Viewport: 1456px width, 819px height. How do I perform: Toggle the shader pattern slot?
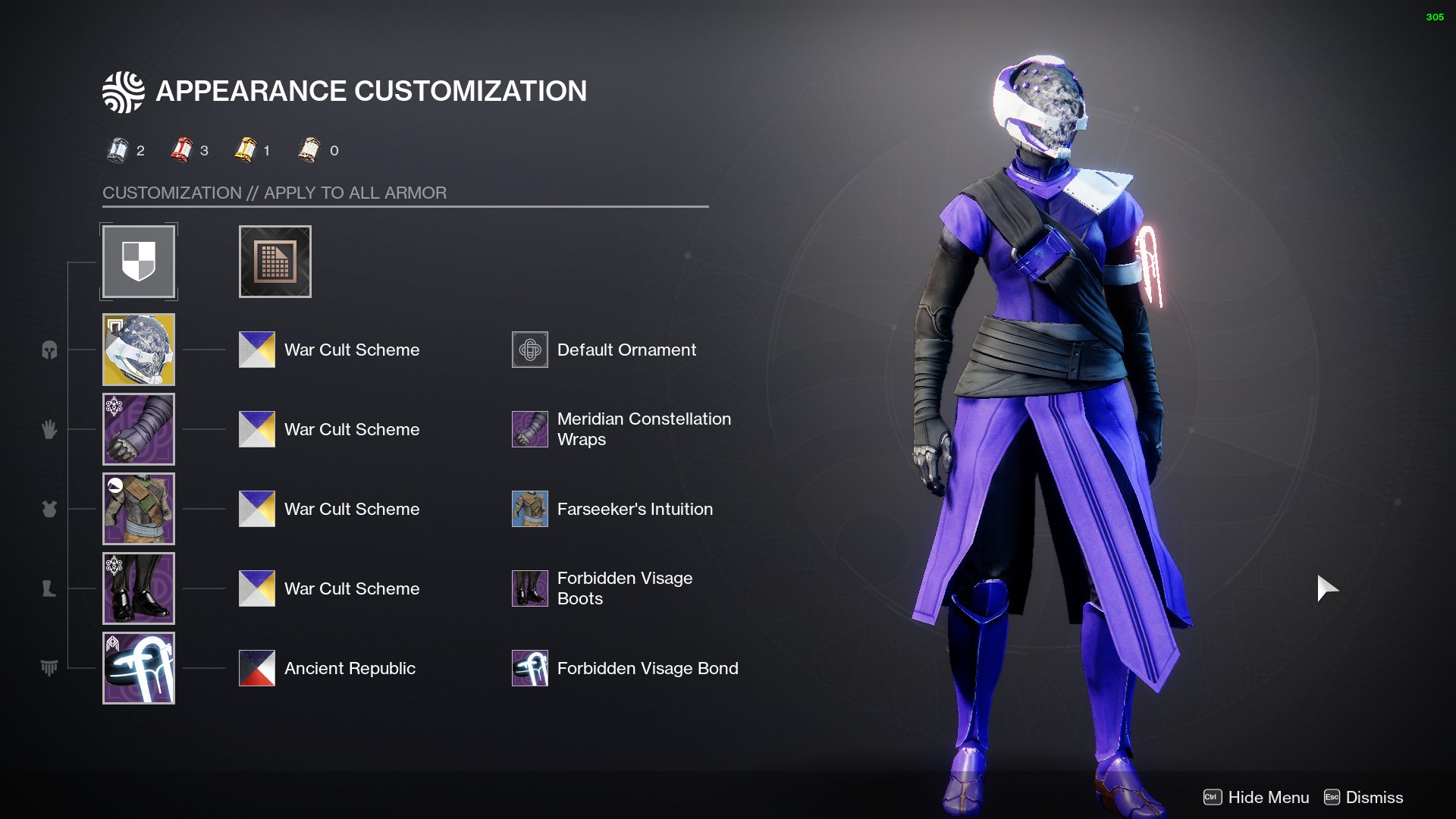point(275,261)
